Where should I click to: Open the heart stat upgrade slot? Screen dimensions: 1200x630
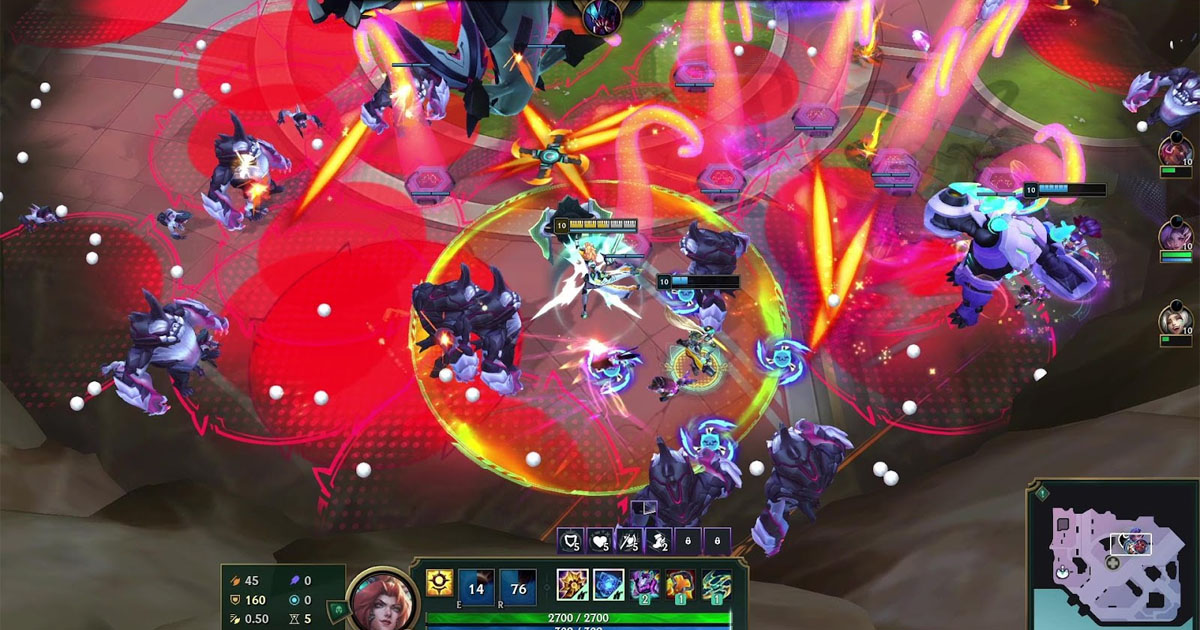coord(600,541)
